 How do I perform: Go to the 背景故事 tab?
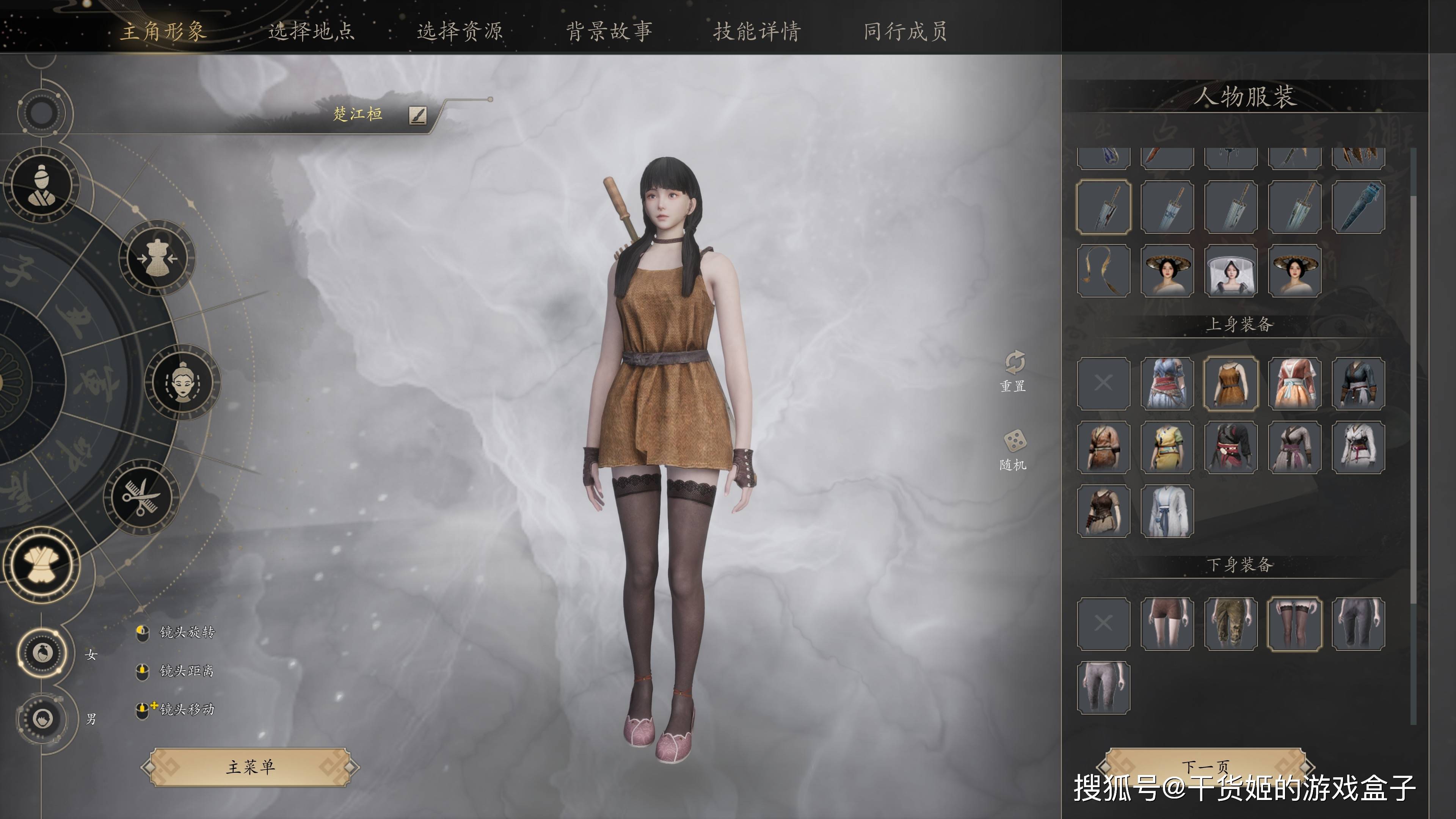coord(609,31)
